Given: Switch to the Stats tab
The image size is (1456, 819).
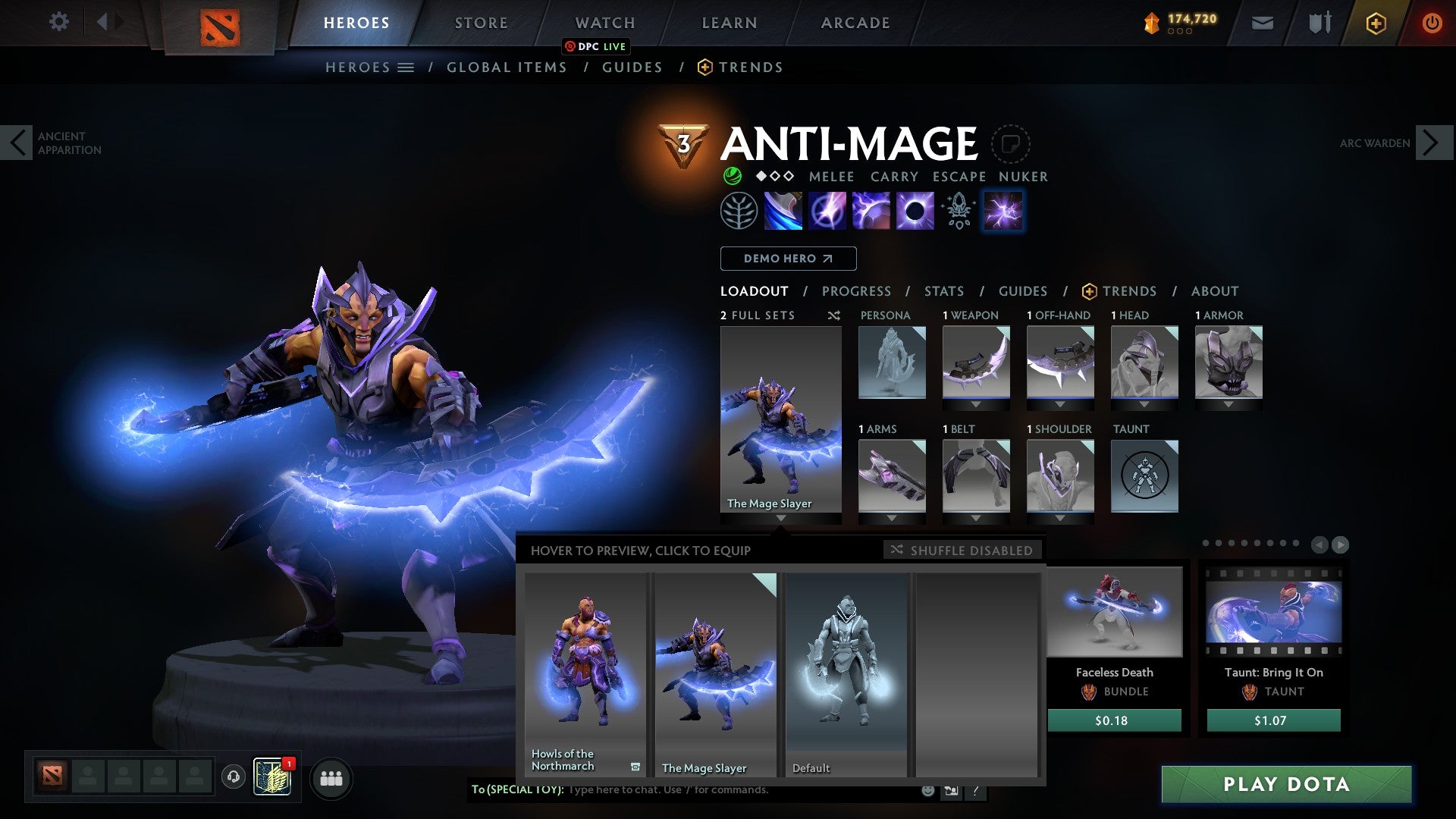Looking at the screenshot, I should click(x=943, y=290).
